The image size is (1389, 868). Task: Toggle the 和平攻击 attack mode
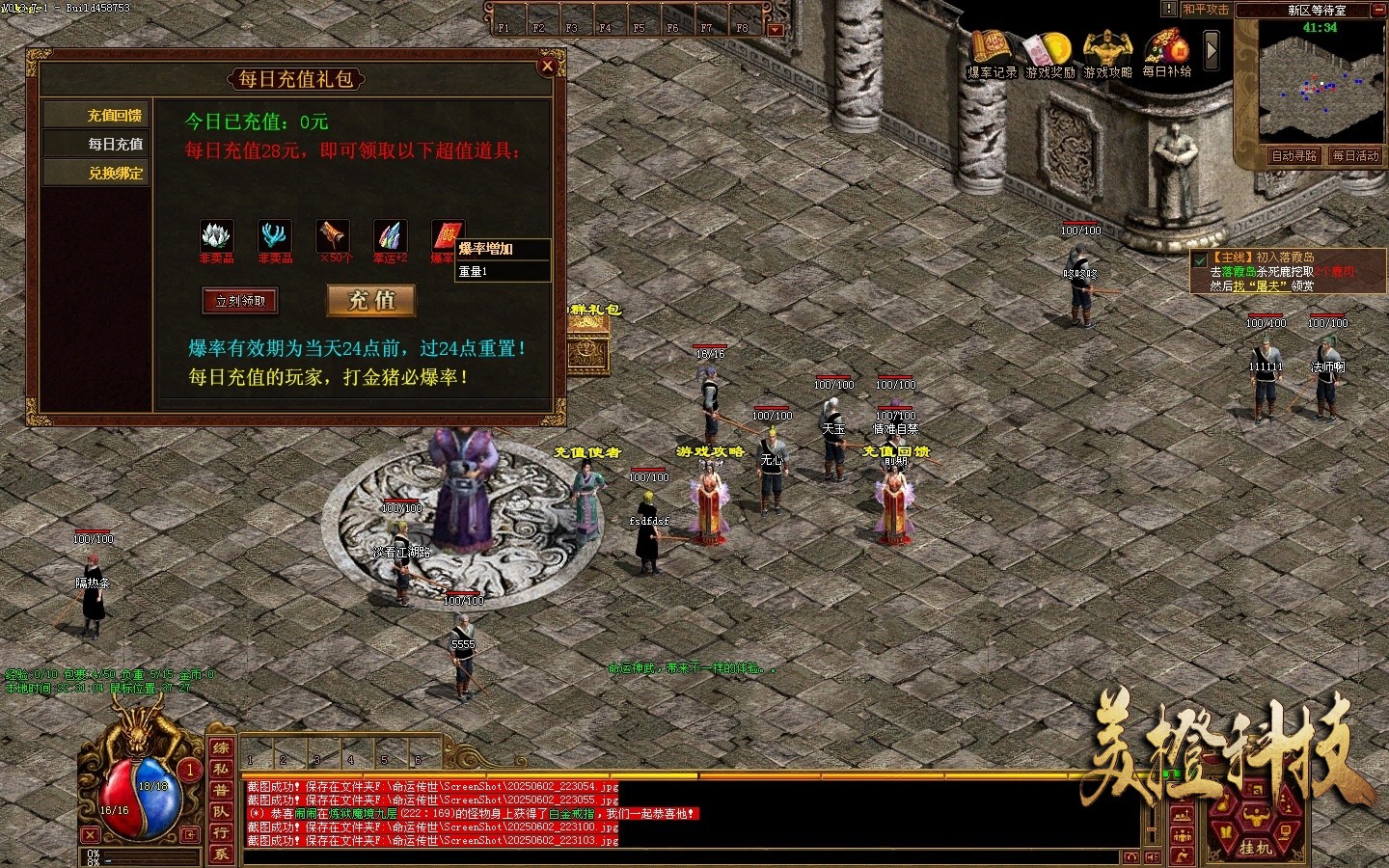pos(1206,10)
